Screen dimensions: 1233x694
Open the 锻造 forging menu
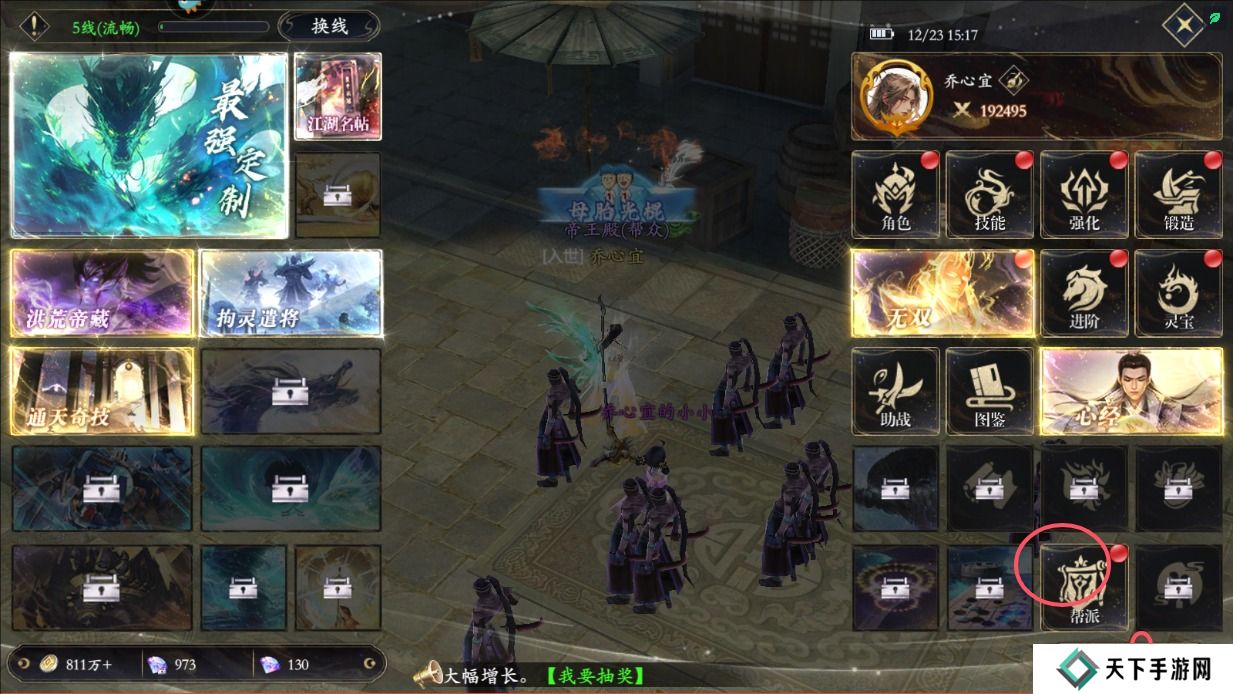[x=1178, y=194]
